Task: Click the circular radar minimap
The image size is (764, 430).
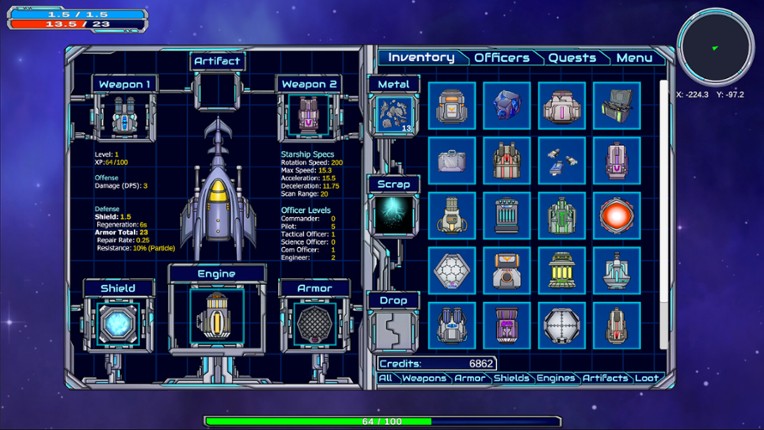Action: coord(714,47)
